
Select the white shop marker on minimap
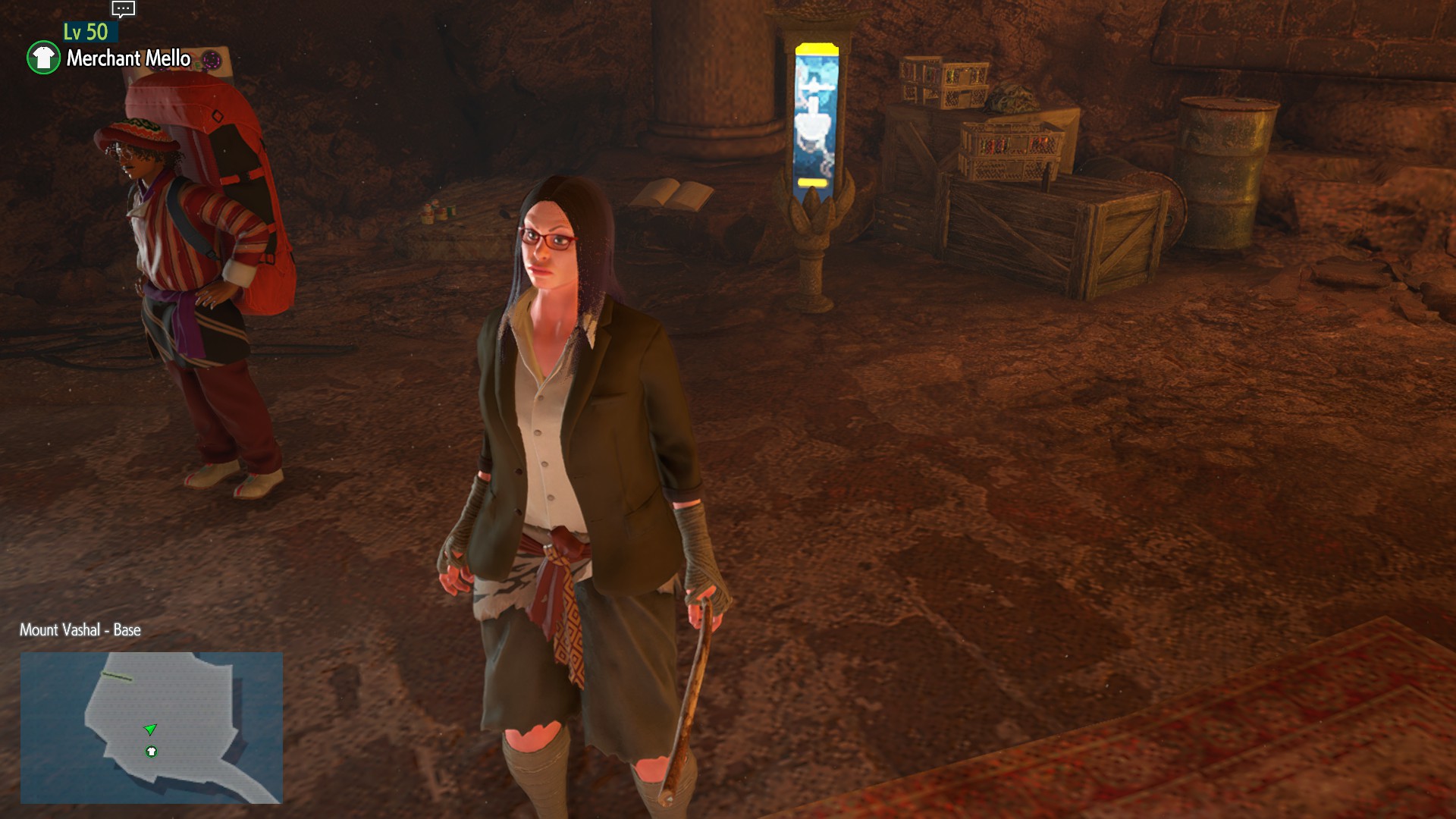[152, 752]
